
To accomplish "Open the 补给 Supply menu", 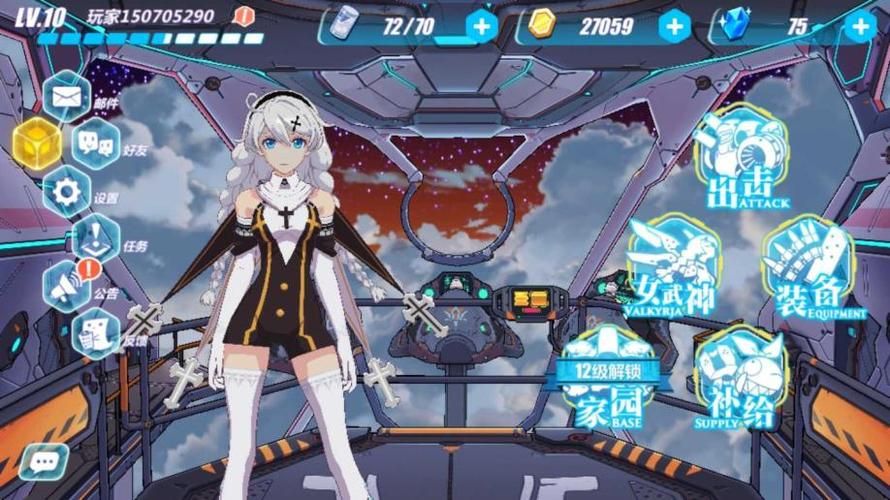I will [740, 380].
